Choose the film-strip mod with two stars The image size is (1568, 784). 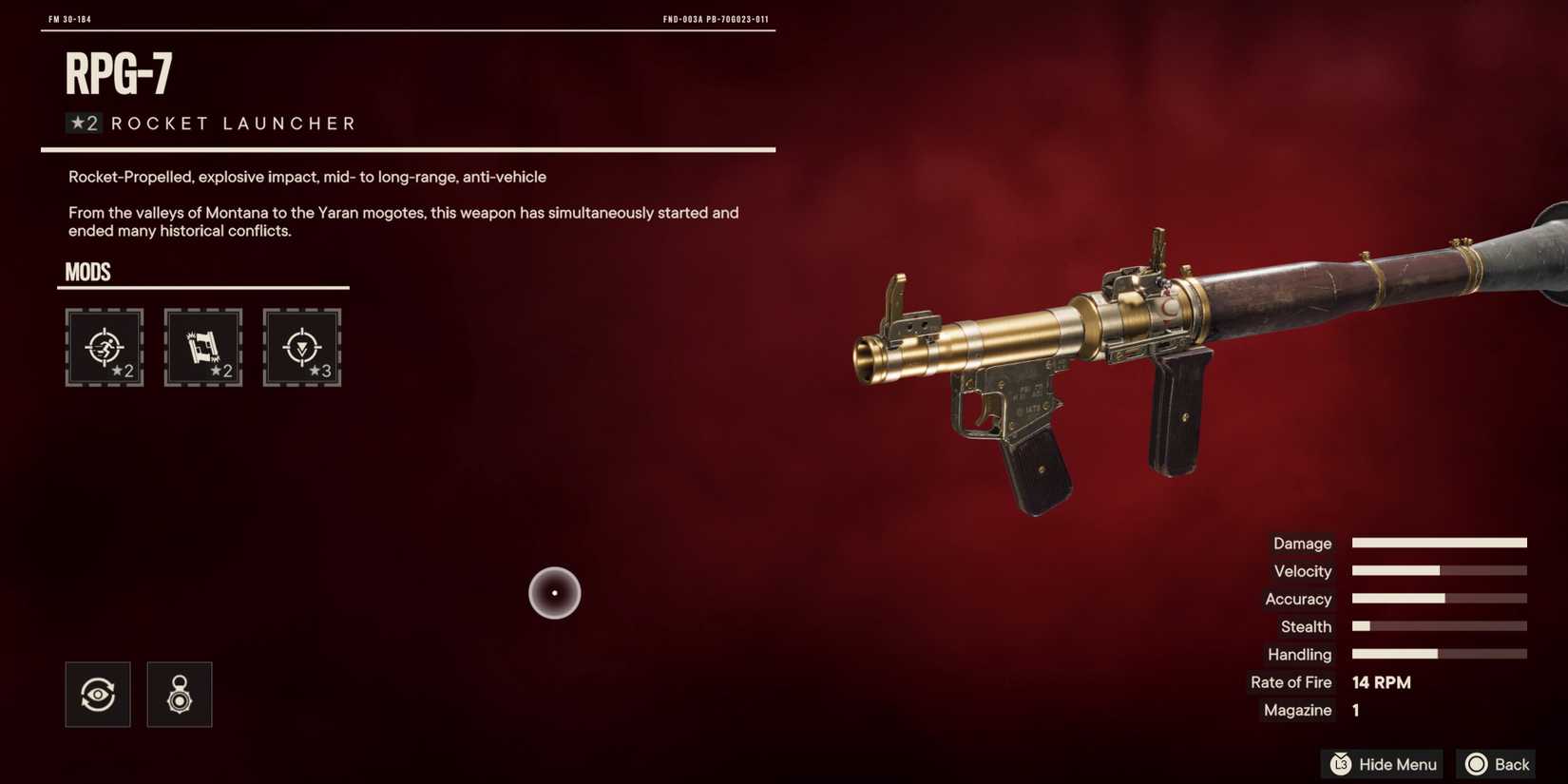(x=203, y=347)
